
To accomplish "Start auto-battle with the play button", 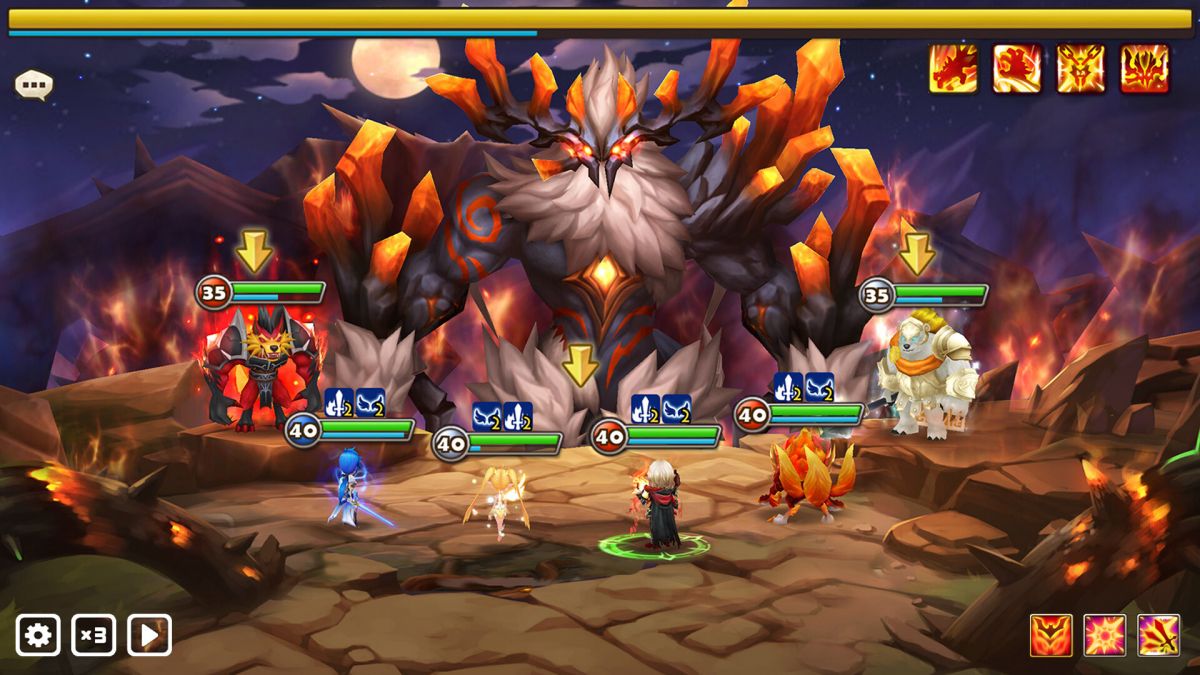I will pos(149,635).
